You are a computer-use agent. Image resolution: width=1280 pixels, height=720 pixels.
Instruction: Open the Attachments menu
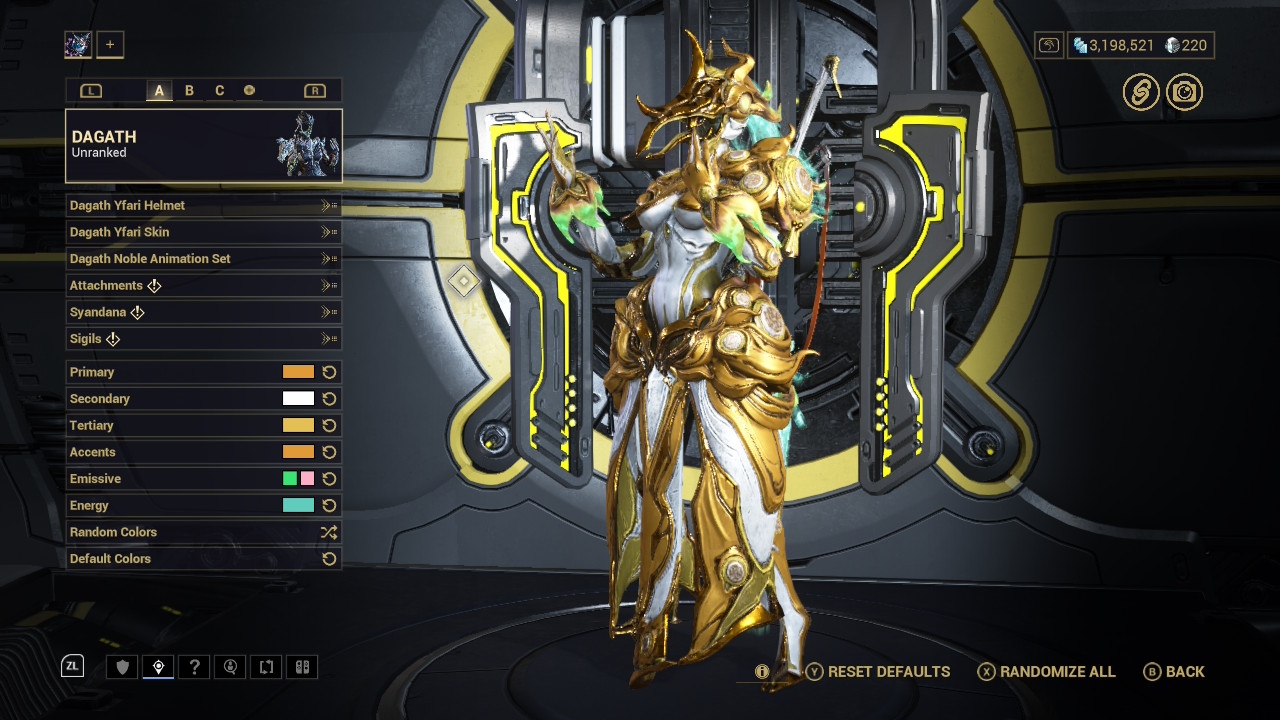pyautogui.click(x=203, y=286)
